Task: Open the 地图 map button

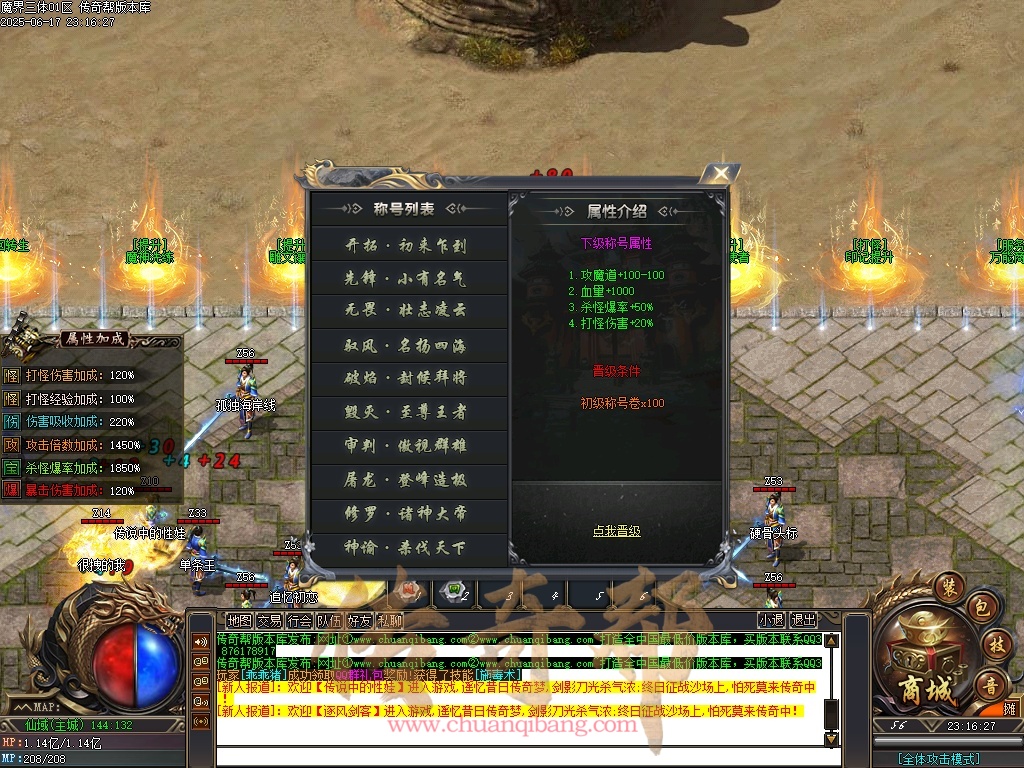Action: pyautogui.click(x=239, y=620)
